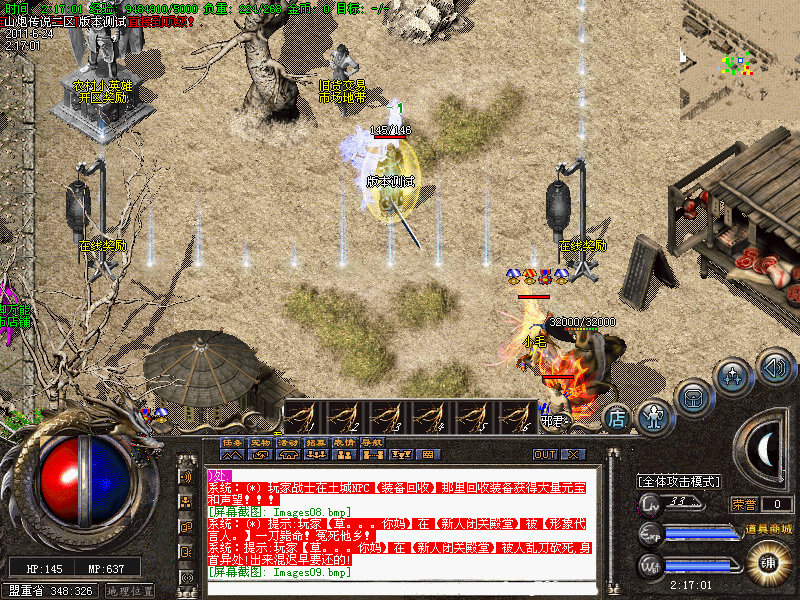Open the 道具商城 item mall glowing button
Screen dimensions: 800x600
point(769,559)
